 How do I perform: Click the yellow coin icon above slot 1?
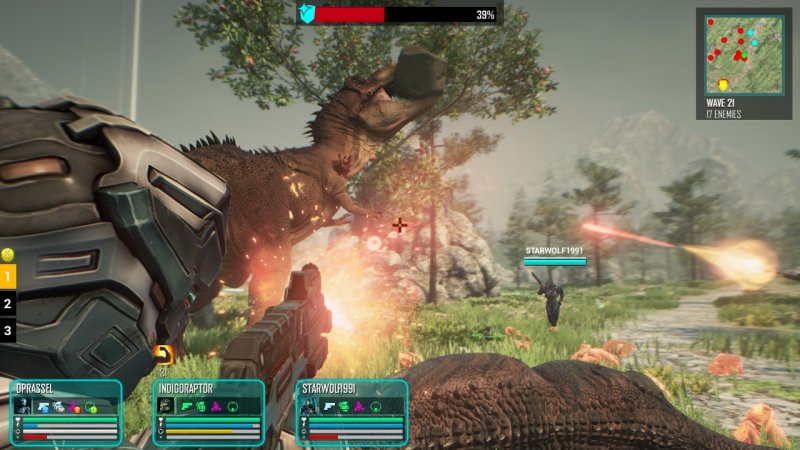coord(7,254)
